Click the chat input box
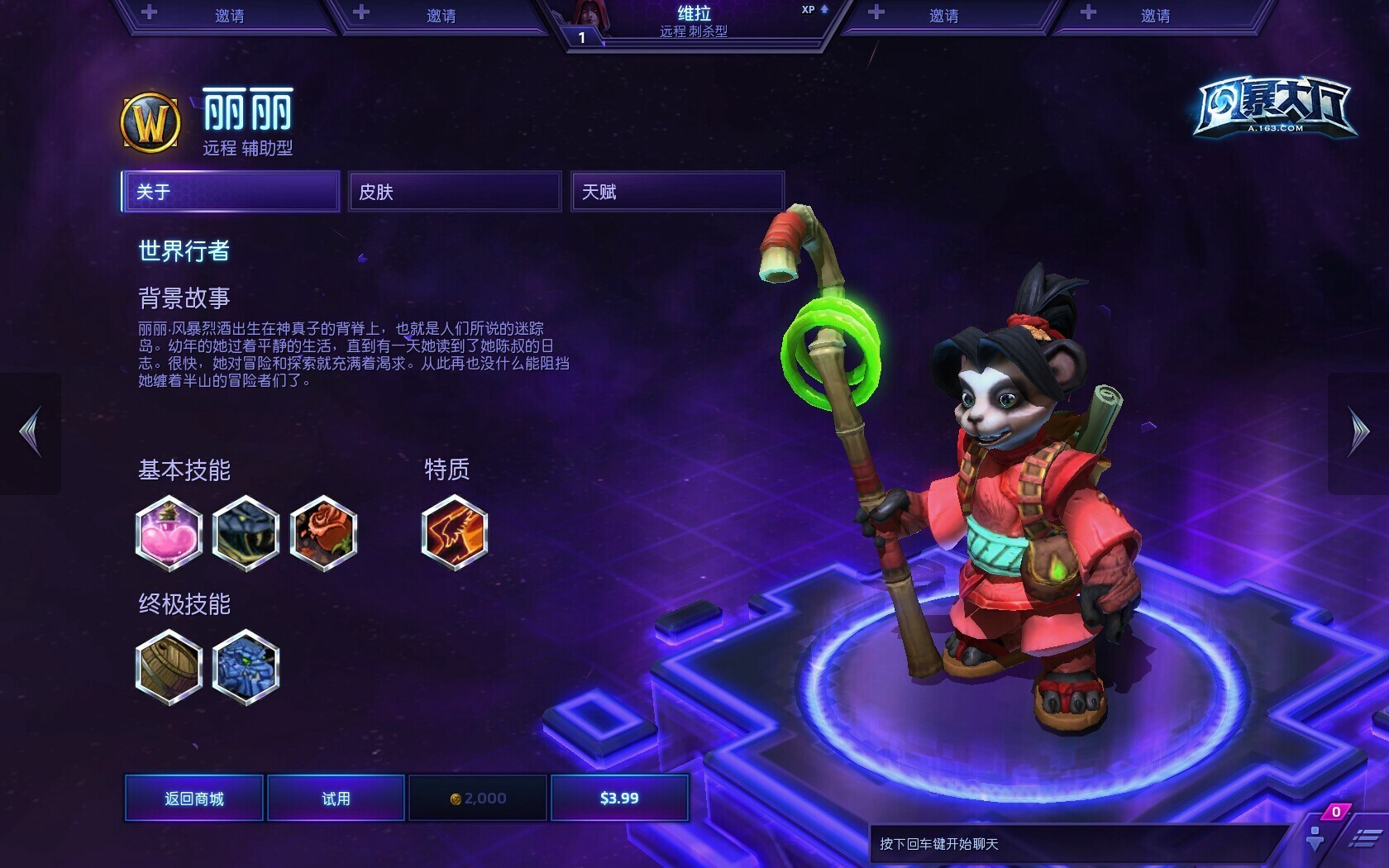Screen dimensions: 1389x868 point(1075,844)
